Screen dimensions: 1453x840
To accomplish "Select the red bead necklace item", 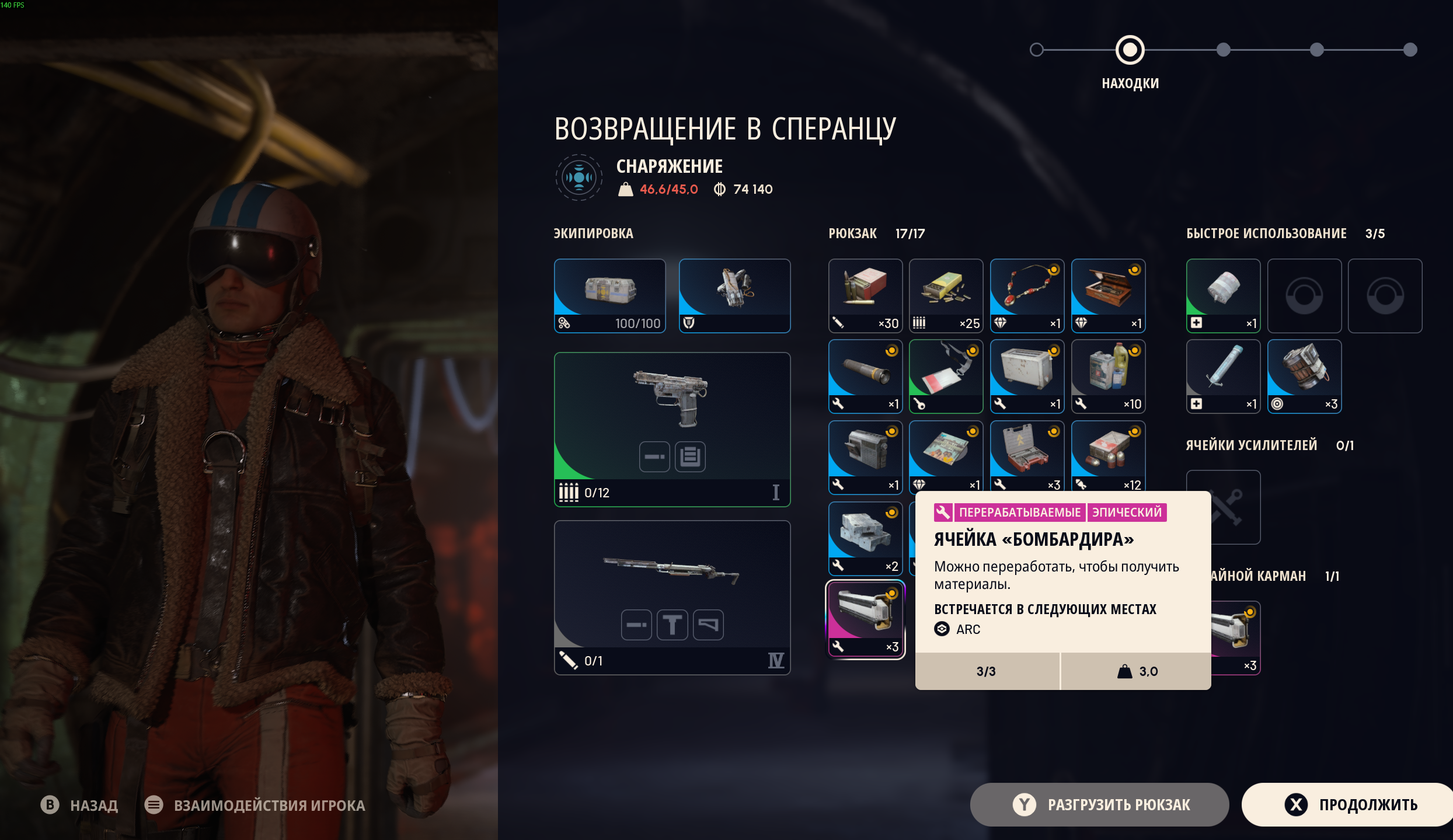I will (1027, 296).
